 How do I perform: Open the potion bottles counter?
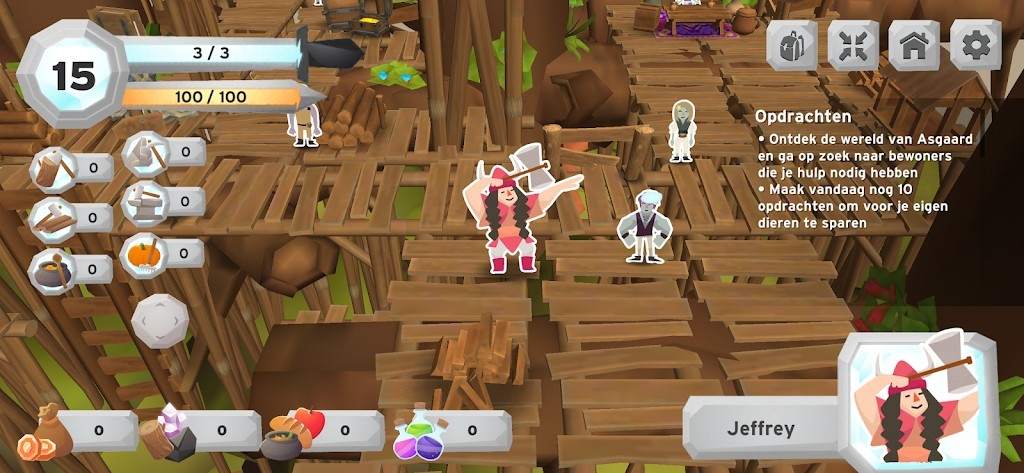[448, 431]
